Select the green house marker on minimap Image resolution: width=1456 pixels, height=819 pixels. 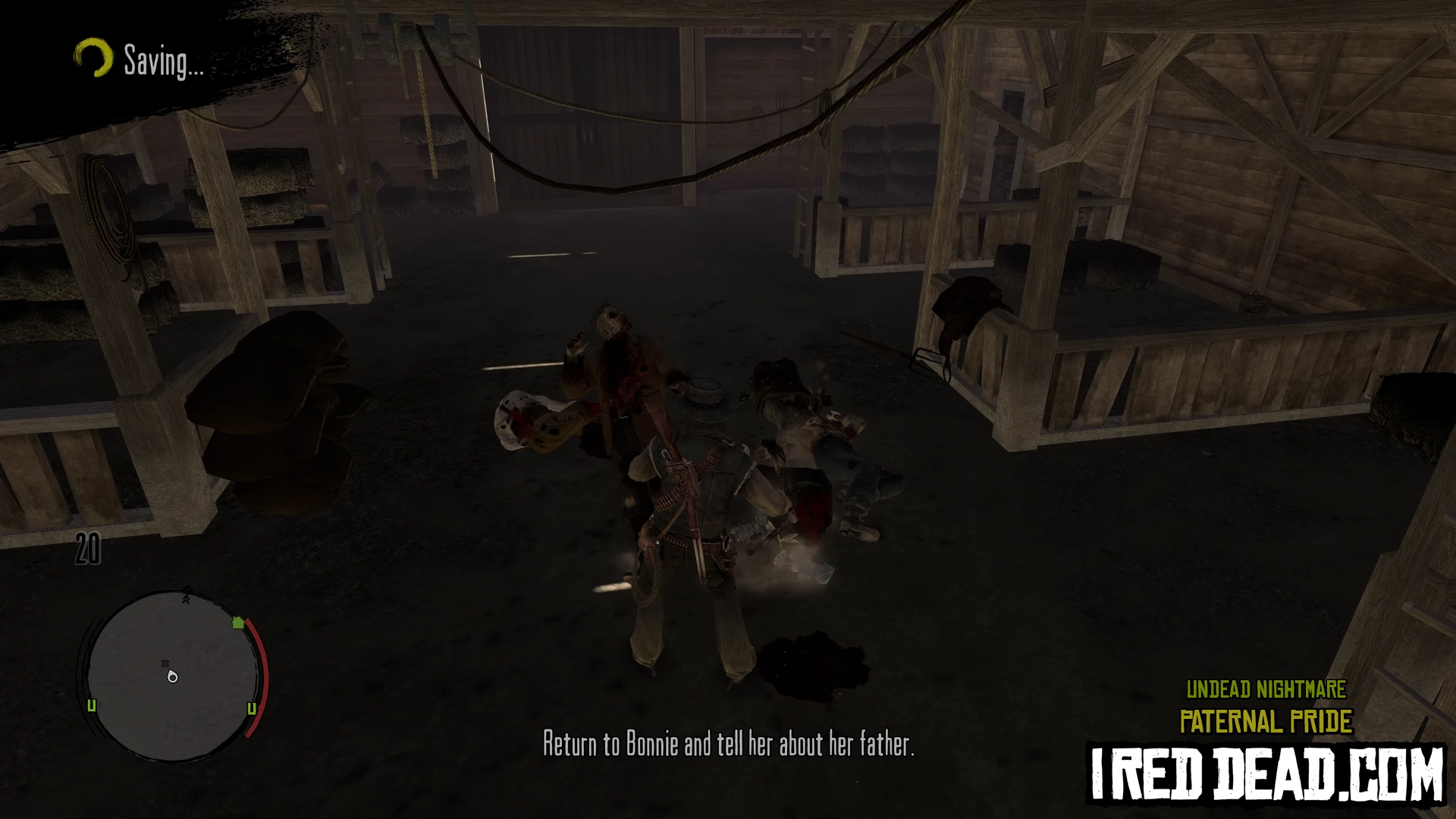click(238, 623)
